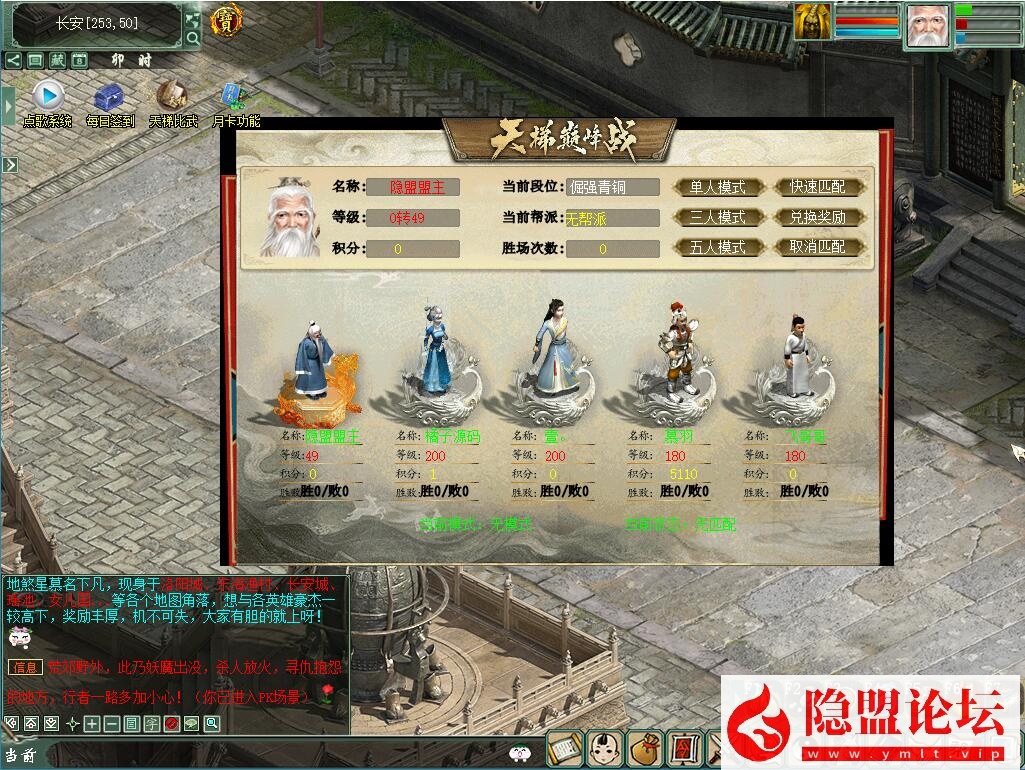Start 快速匹配 quick matching
The width and height of the screenshot is (1025, 770).
817,187
